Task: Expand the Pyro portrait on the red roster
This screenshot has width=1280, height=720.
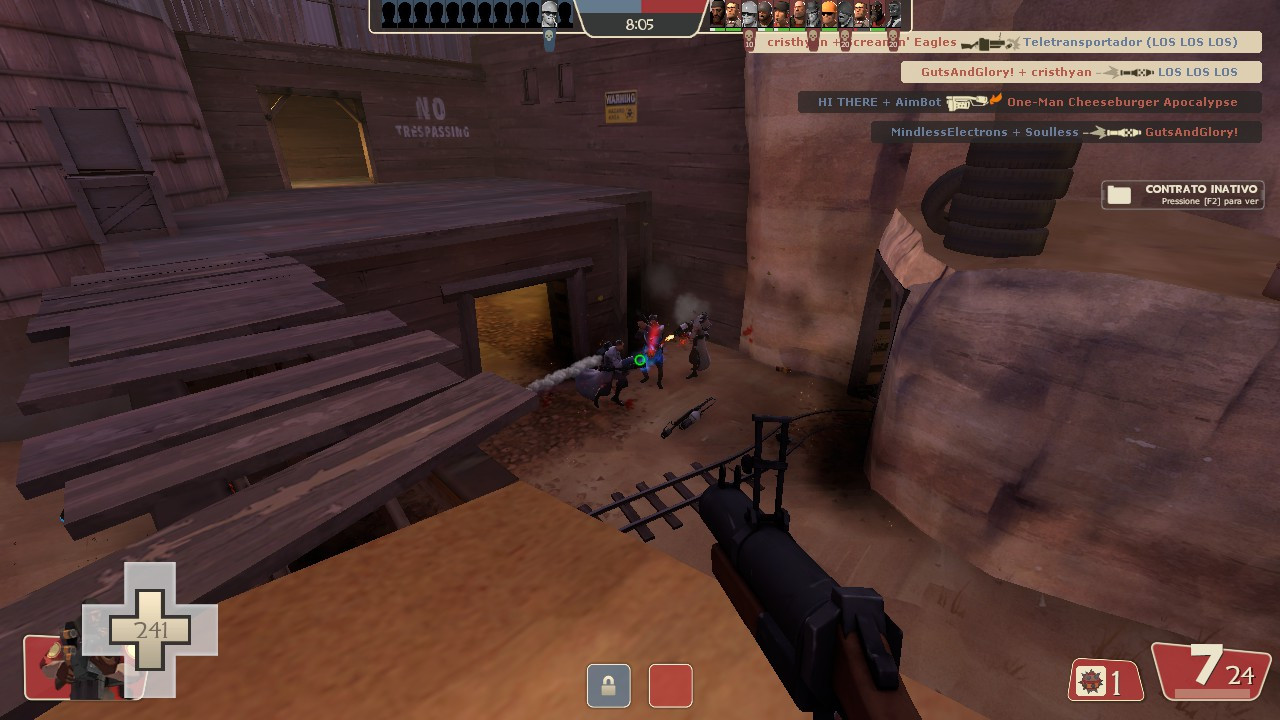Action: pyautogui.click(x=874, y=14)
